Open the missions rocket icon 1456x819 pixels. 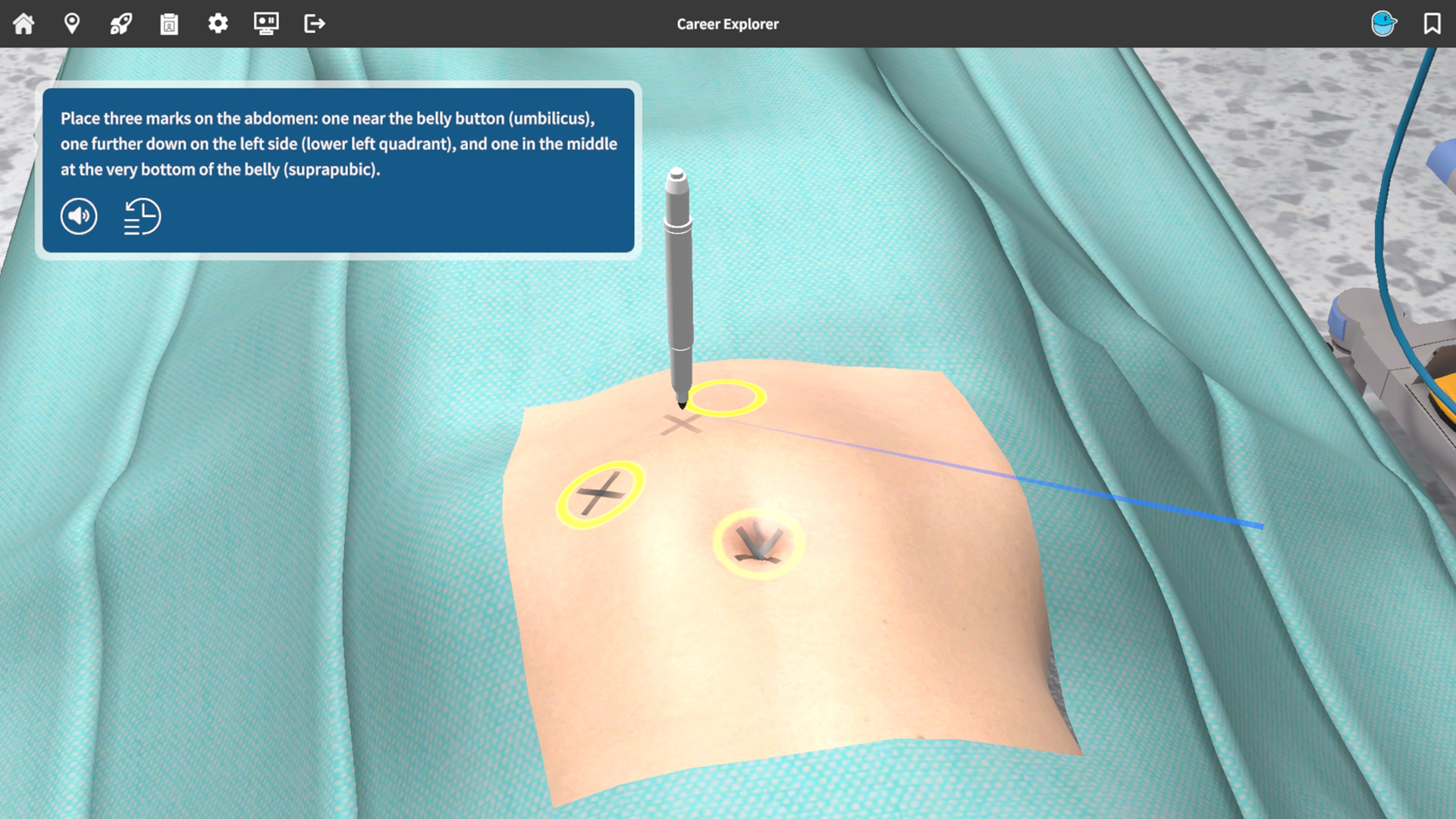pyautogui.click(x=121, y=24)
